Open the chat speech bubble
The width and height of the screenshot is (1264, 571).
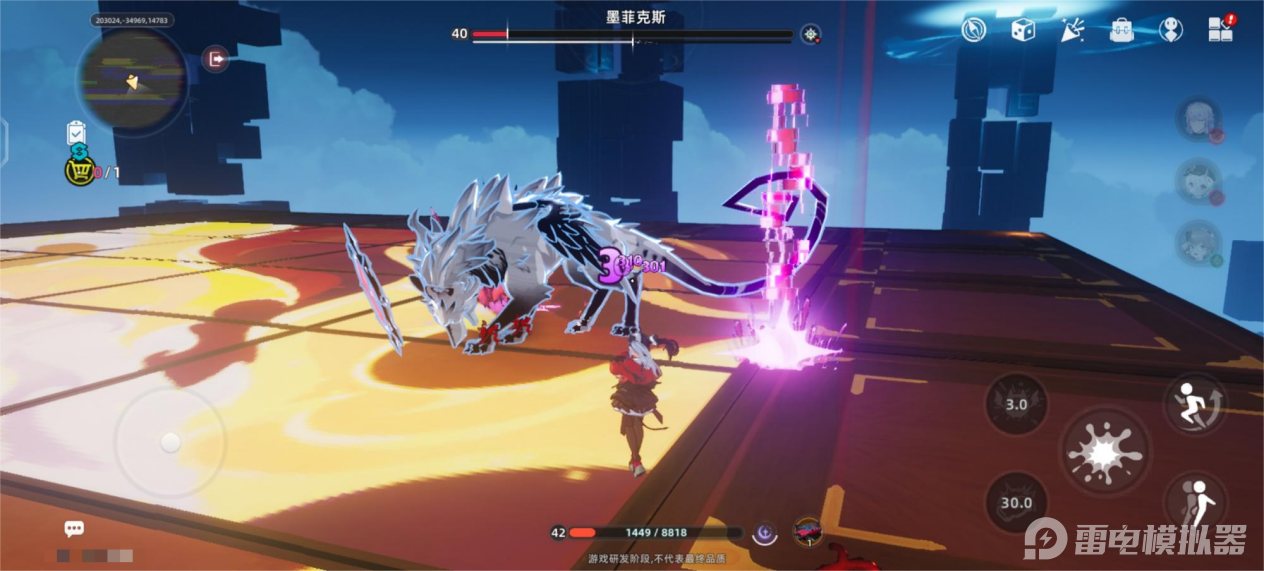coord(74,529)
